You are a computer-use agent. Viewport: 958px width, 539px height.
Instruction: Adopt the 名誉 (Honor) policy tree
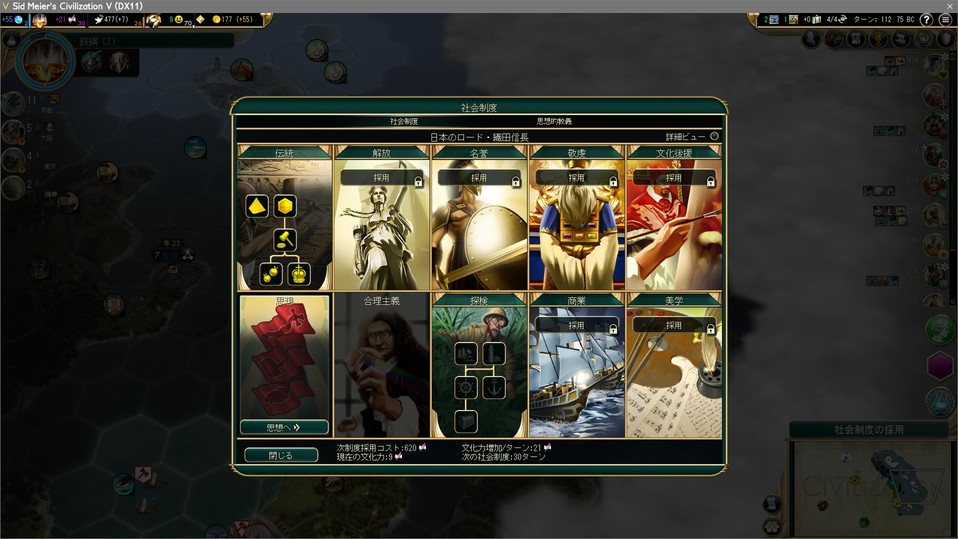479,178
